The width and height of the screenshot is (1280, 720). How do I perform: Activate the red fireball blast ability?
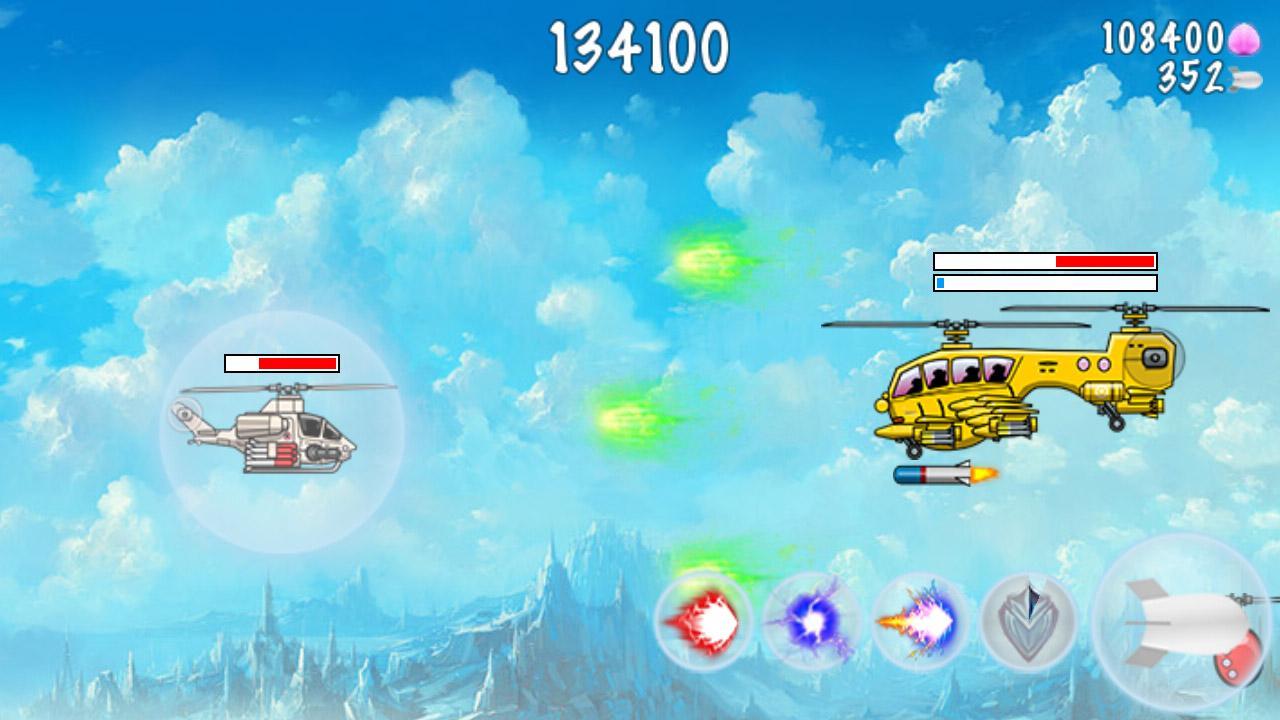[706, 623]
